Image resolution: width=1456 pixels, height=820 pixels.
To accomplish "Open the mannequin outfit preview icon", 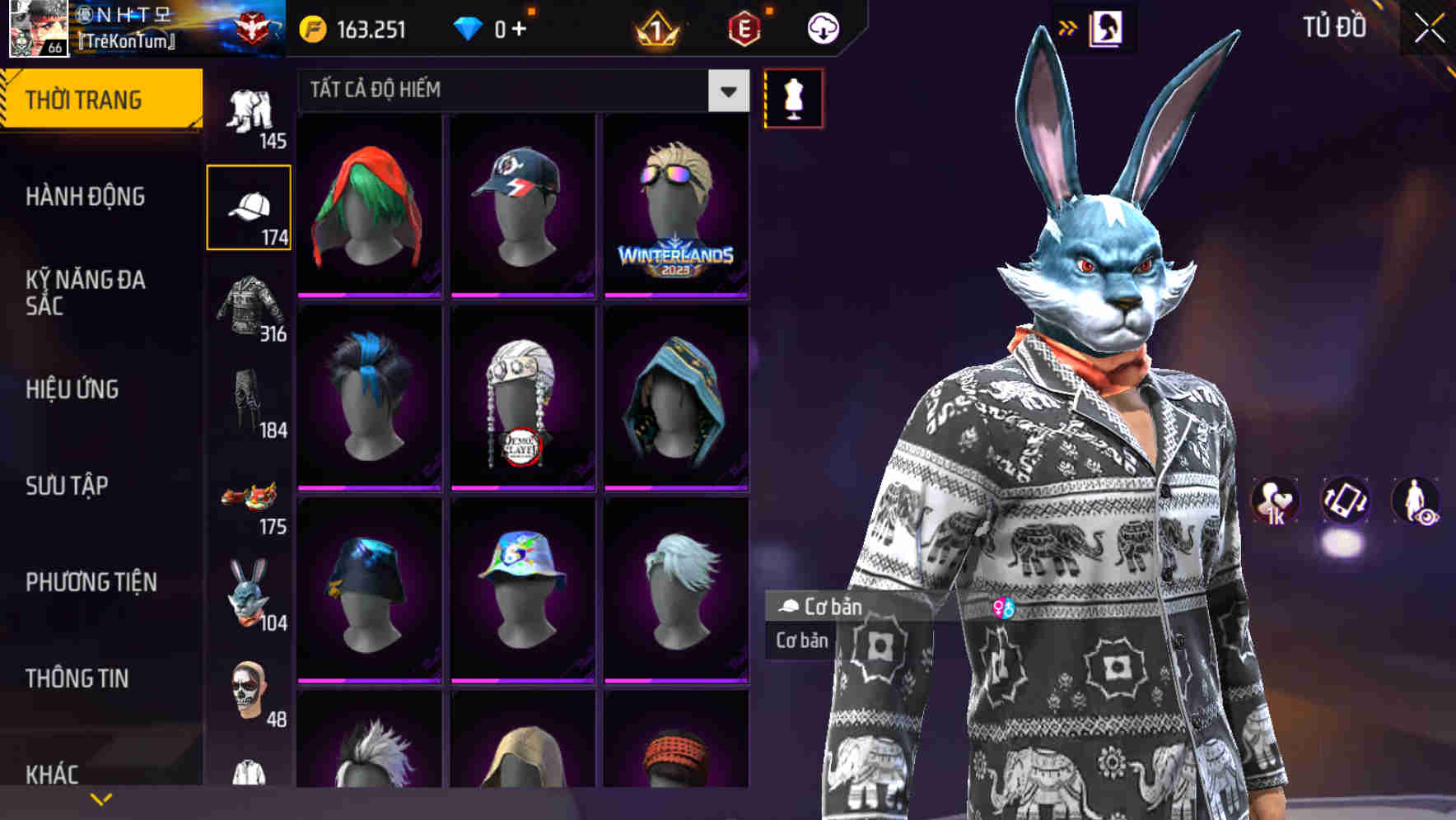I will click(x=793, y=97).
